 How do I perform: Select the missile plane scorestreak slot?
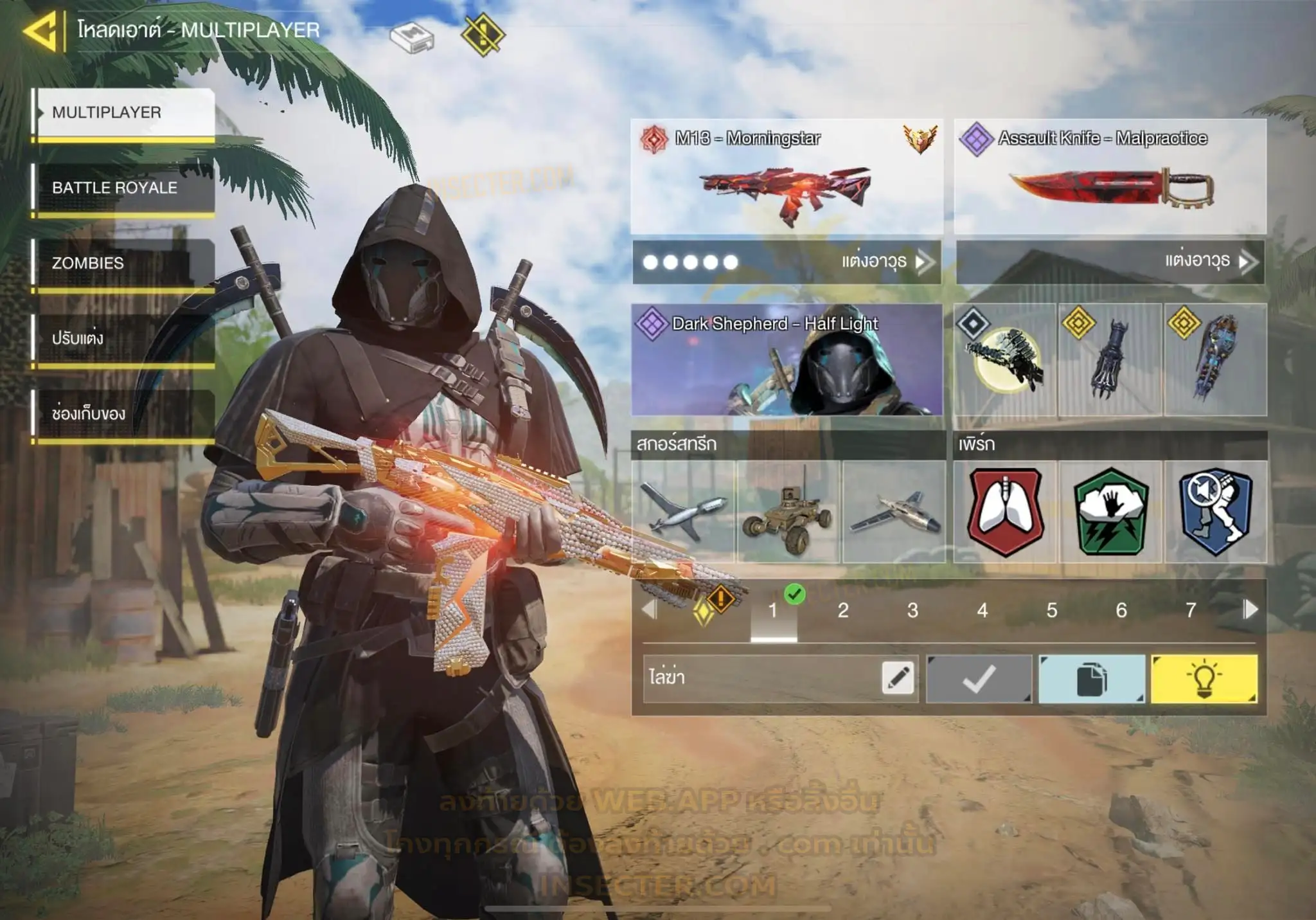click(684, 512)
